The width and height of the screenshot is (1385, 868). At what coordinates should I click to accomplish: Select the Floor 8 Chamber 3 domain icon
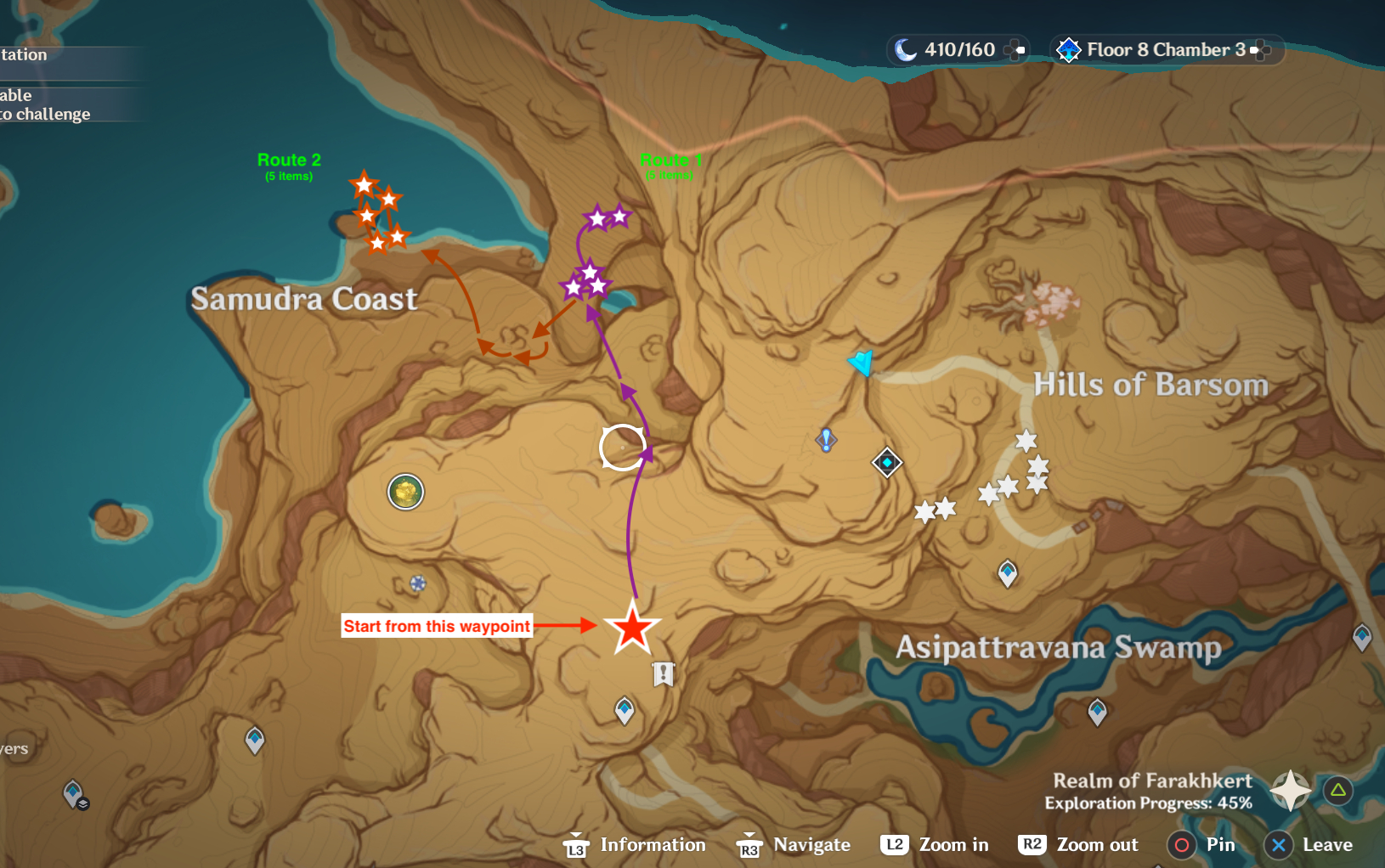click(1069, 49)
